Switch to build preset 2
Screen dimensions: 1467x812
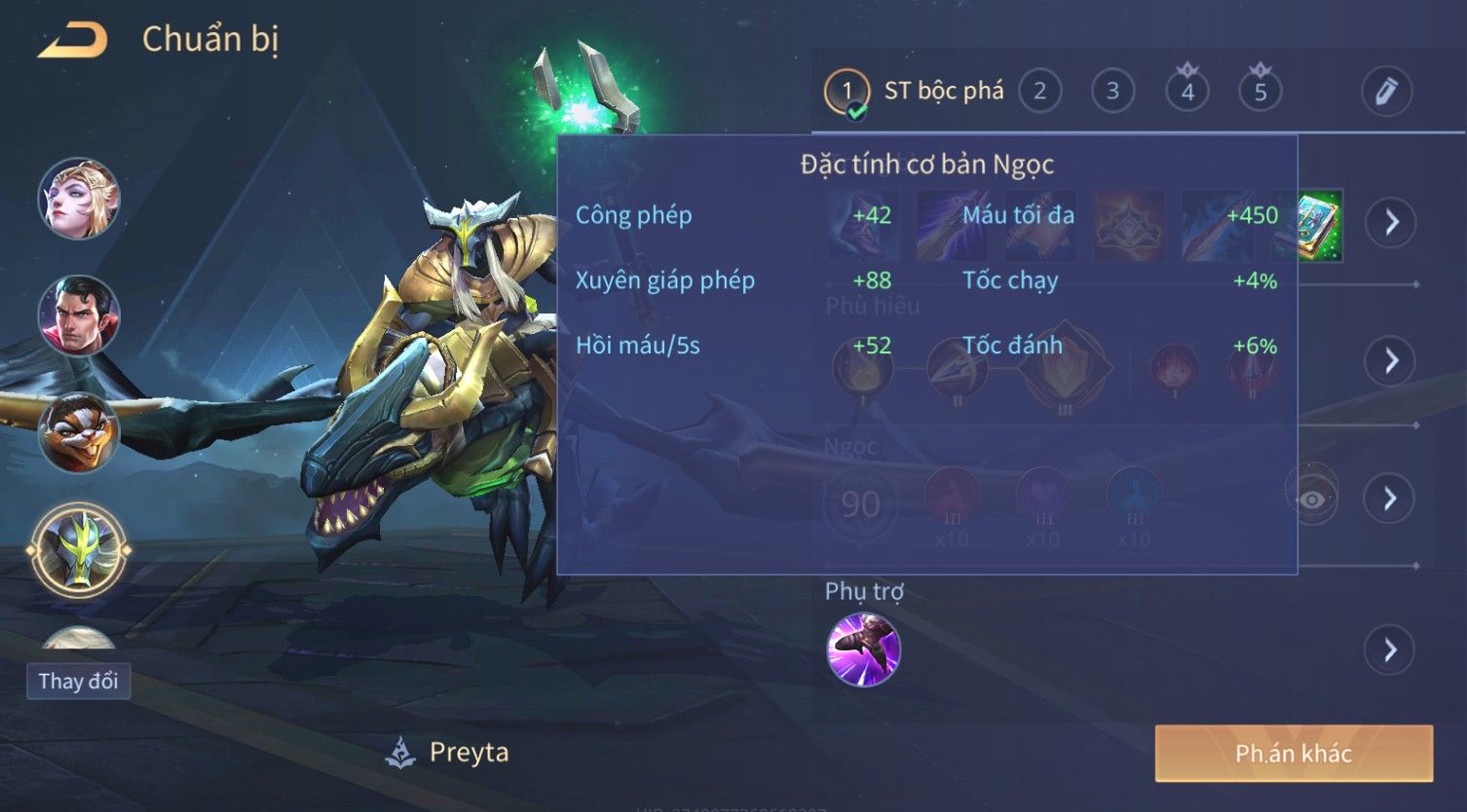[1039, 92]
